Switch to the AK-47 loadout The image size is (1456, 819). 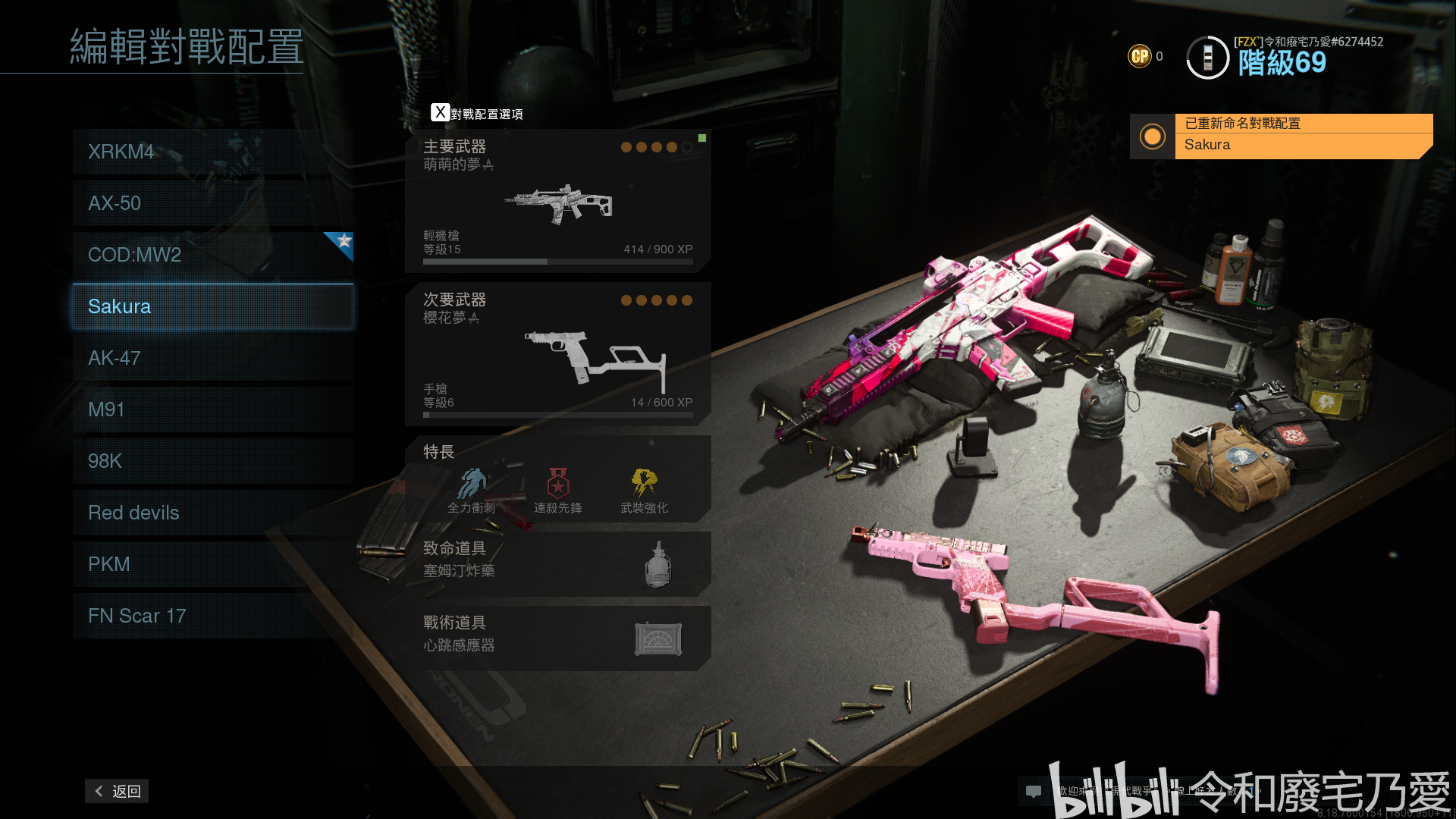[x=212, y=358]
